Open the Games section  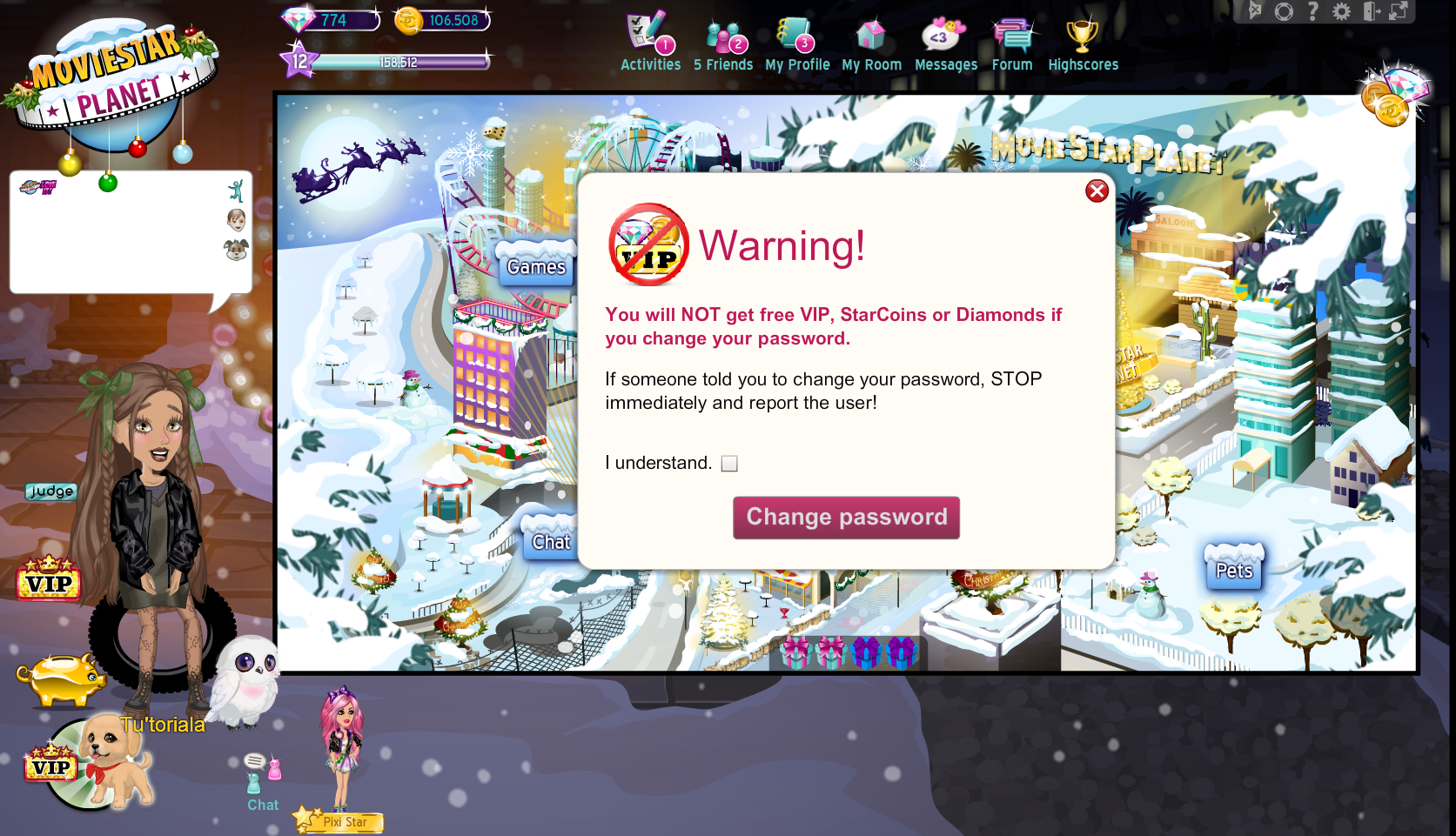coord(534,266)
